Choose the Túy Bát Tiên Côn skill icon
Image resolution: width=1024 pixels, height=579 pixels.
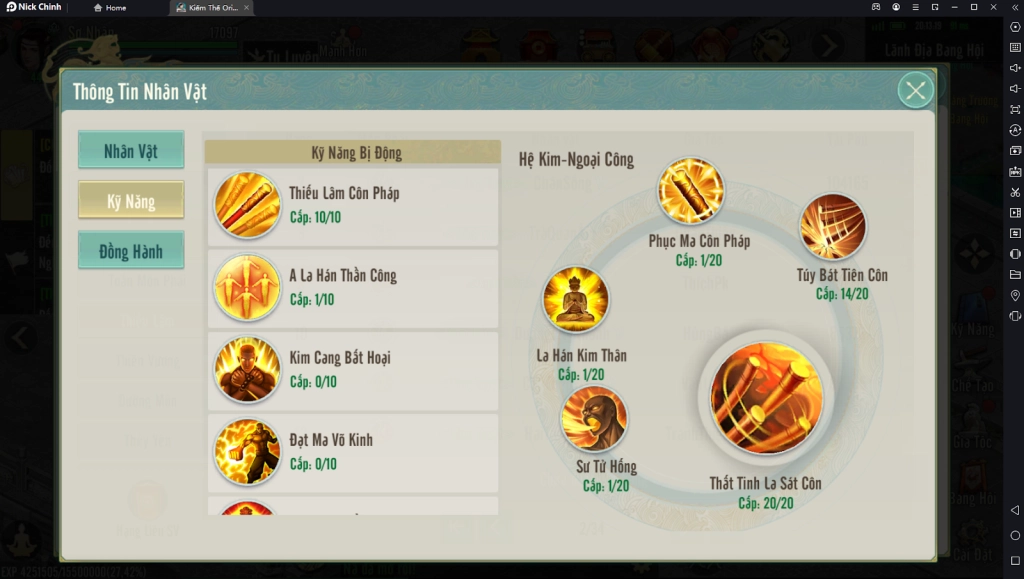[832, 226]
